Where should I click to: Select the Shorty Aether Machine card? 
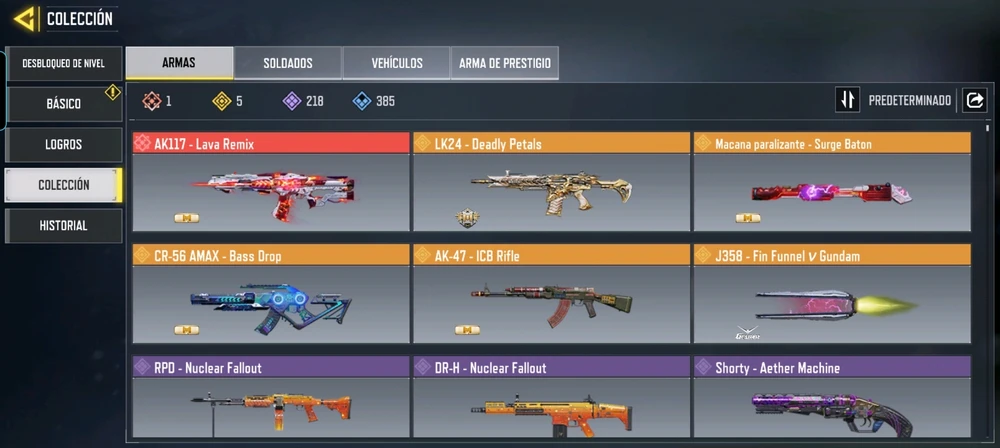pos(831,400)
